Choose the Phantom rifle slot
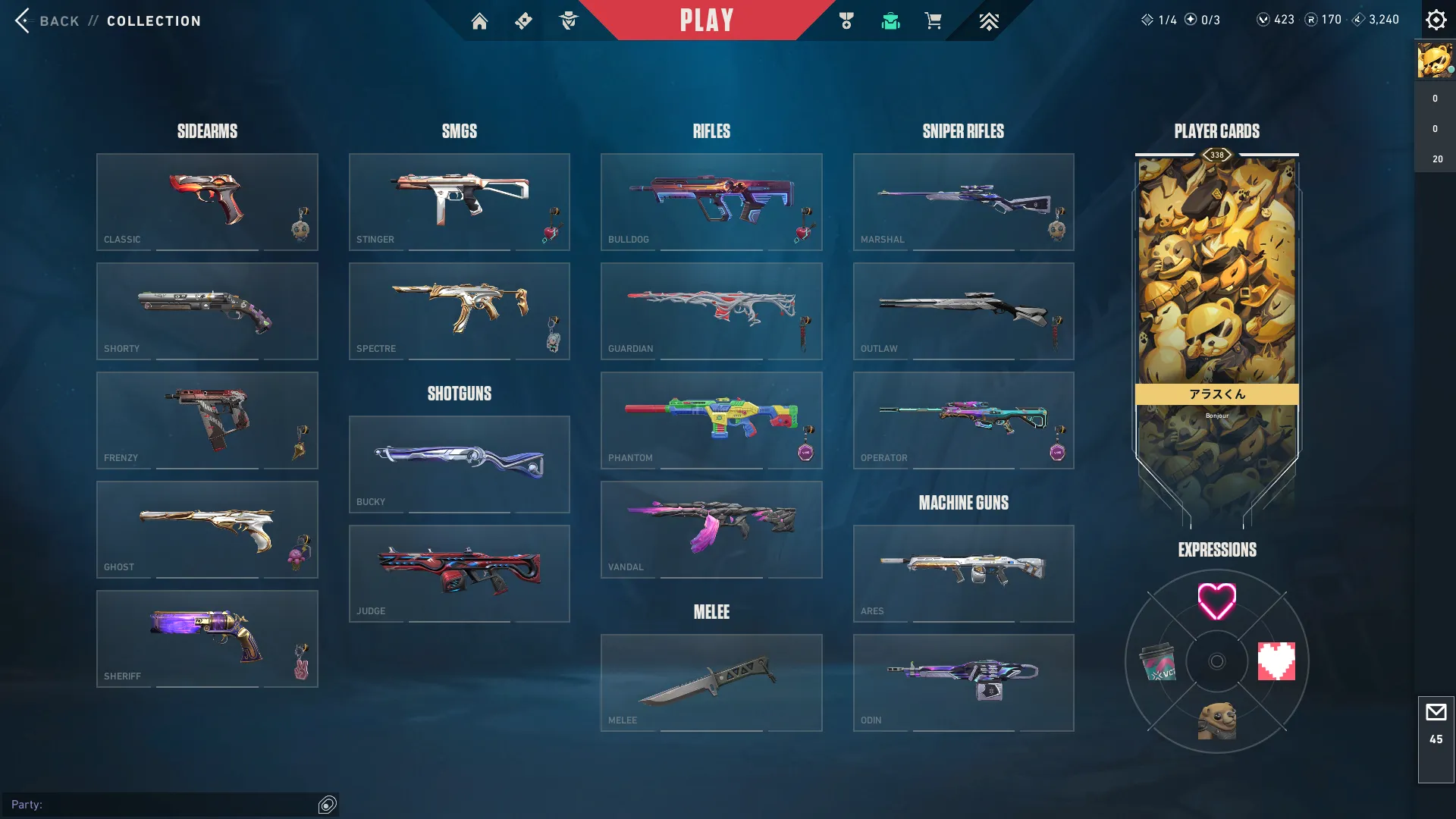Image resolution: width=1456 pixels, height=819 pixels. [x=711, y=420]
